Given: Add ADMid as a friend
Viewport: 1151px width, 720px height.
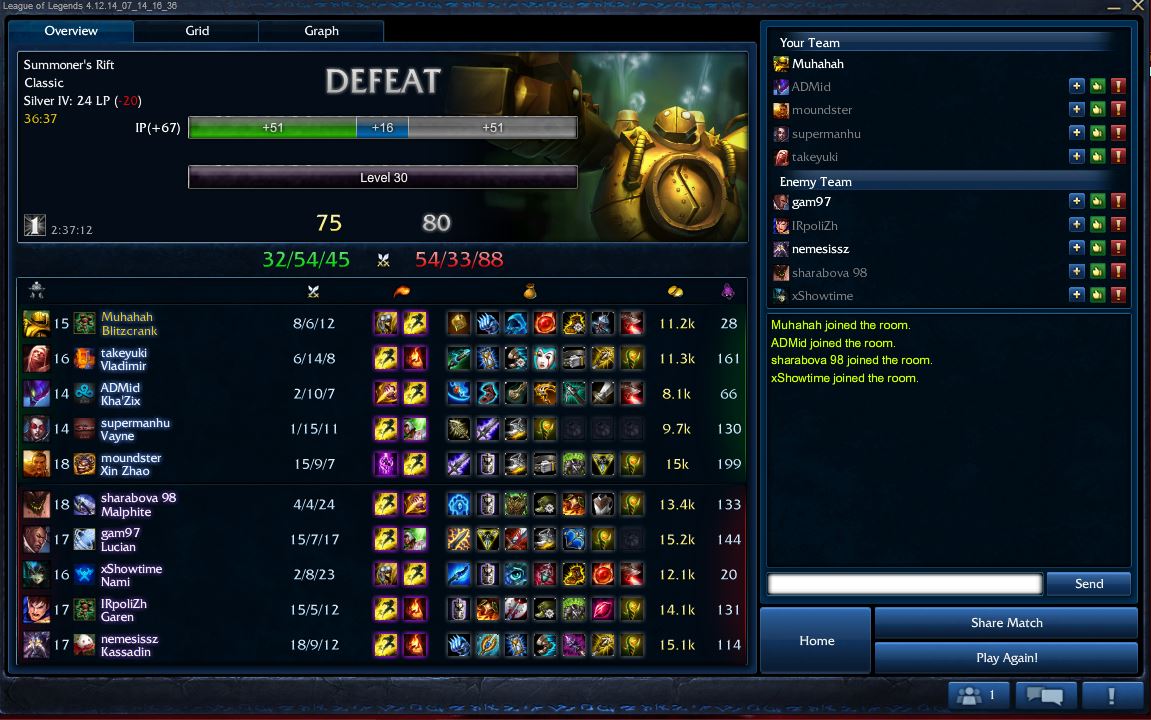Looking at the screenshot, I should tap(1076, 87).
